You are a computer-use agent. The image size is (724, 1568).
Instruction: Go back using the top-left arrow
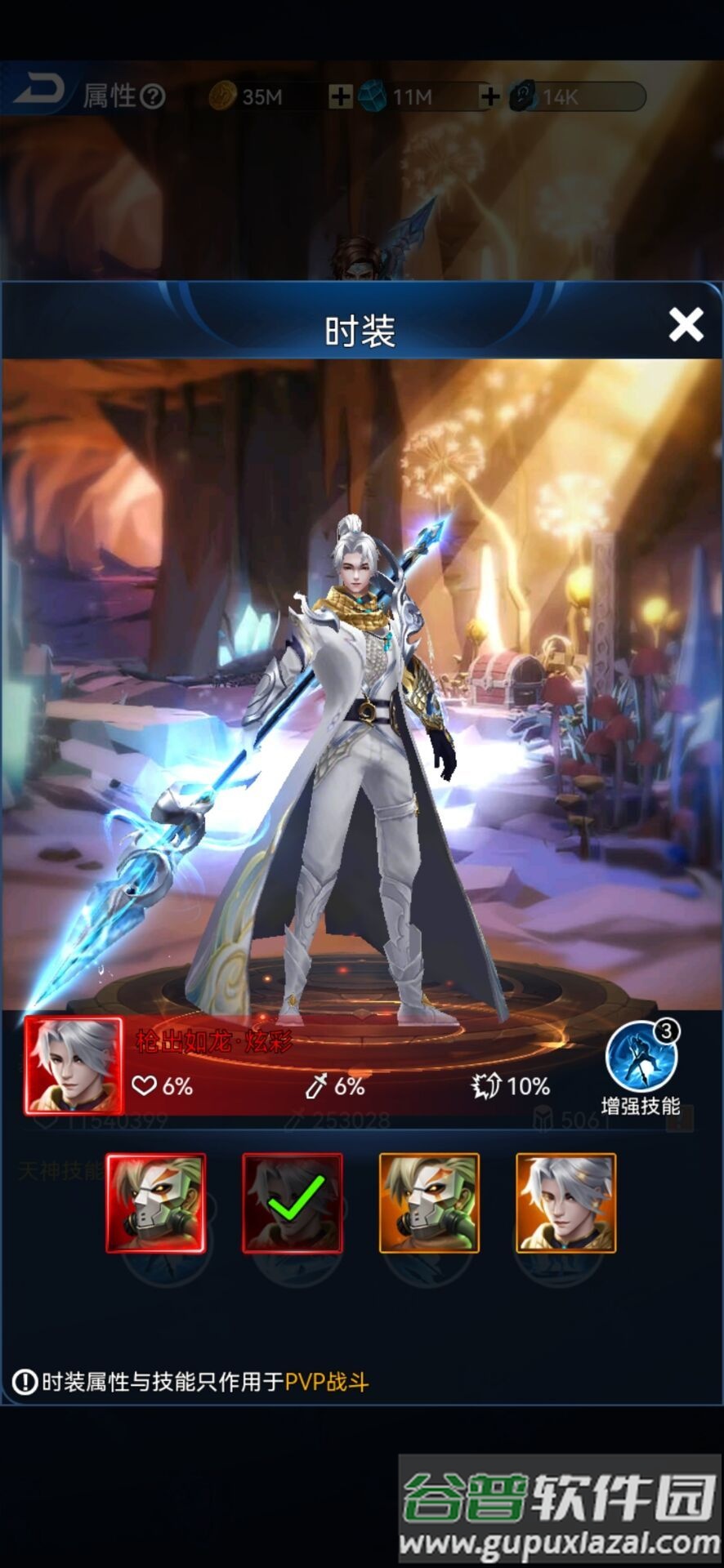coord(37,90)
